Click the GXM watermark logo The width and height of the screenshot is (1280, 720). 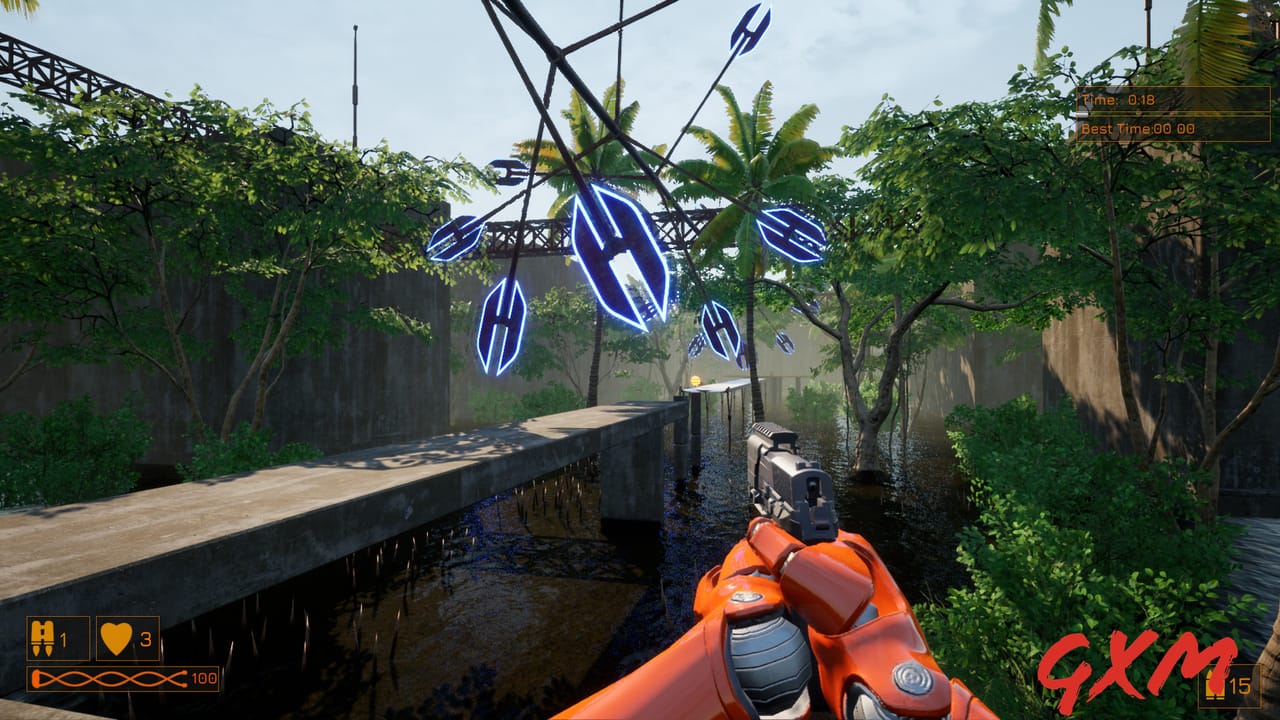coord(1135,672)
